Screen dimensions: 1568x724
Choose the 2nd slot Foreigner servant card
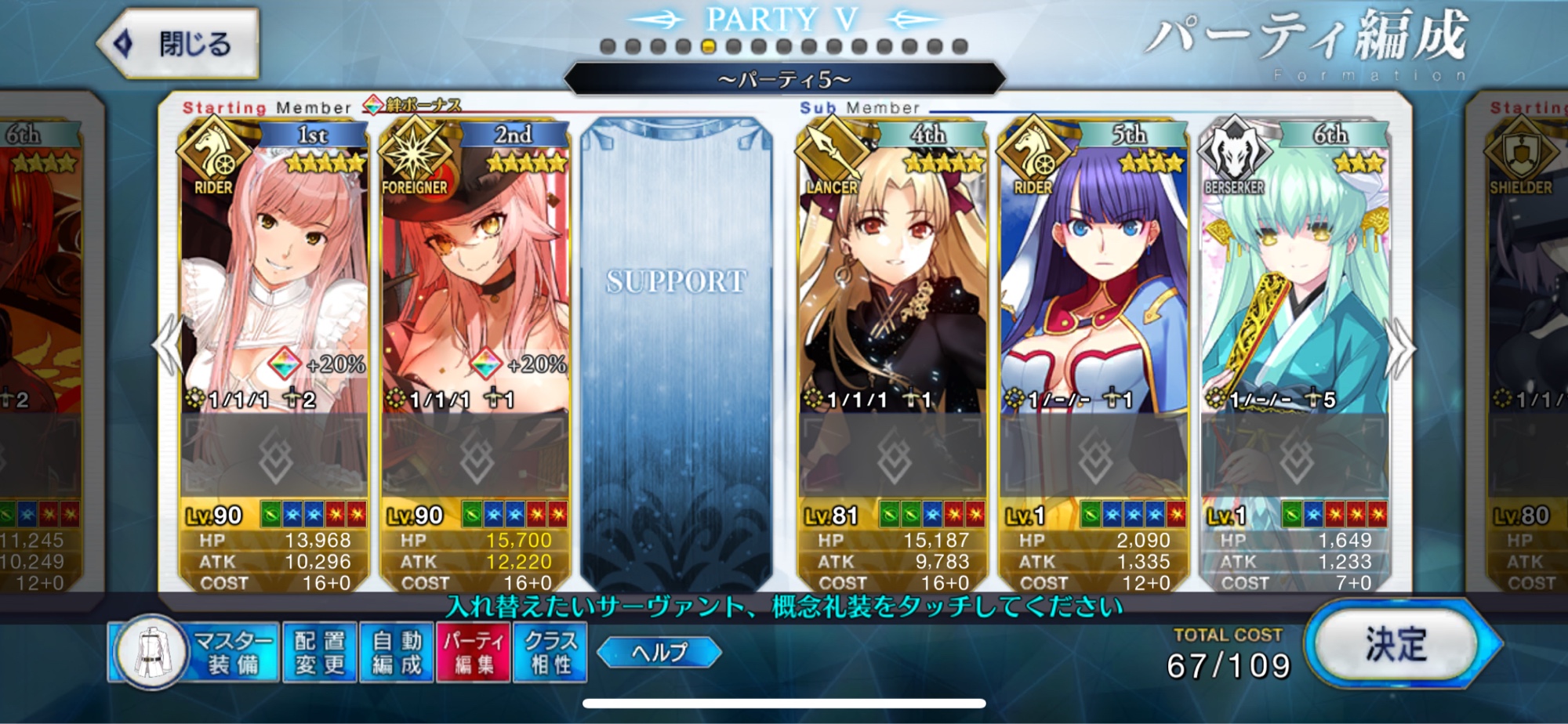tap(475, 274)
